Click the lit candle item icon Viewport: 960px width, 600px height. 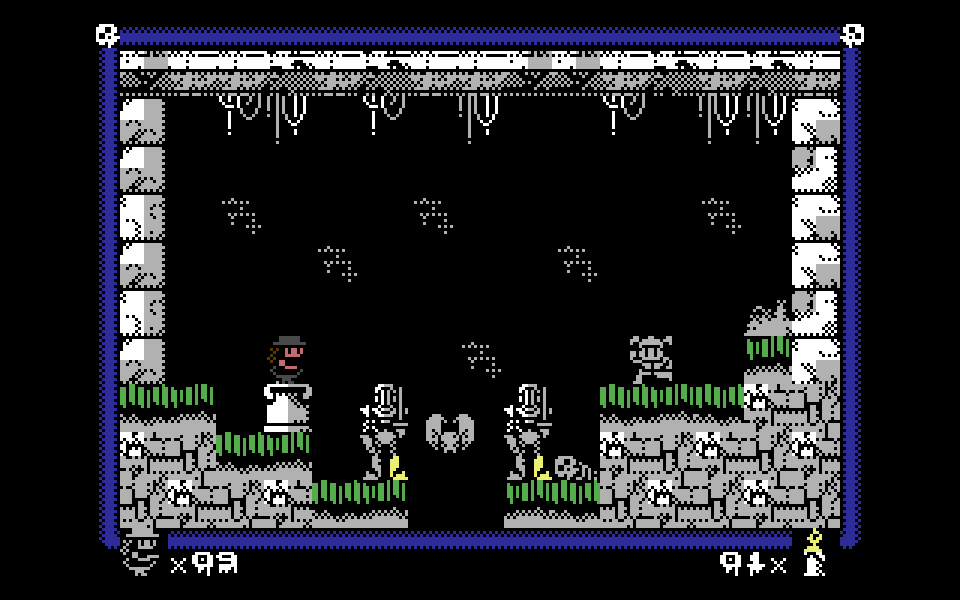(814, 553)
